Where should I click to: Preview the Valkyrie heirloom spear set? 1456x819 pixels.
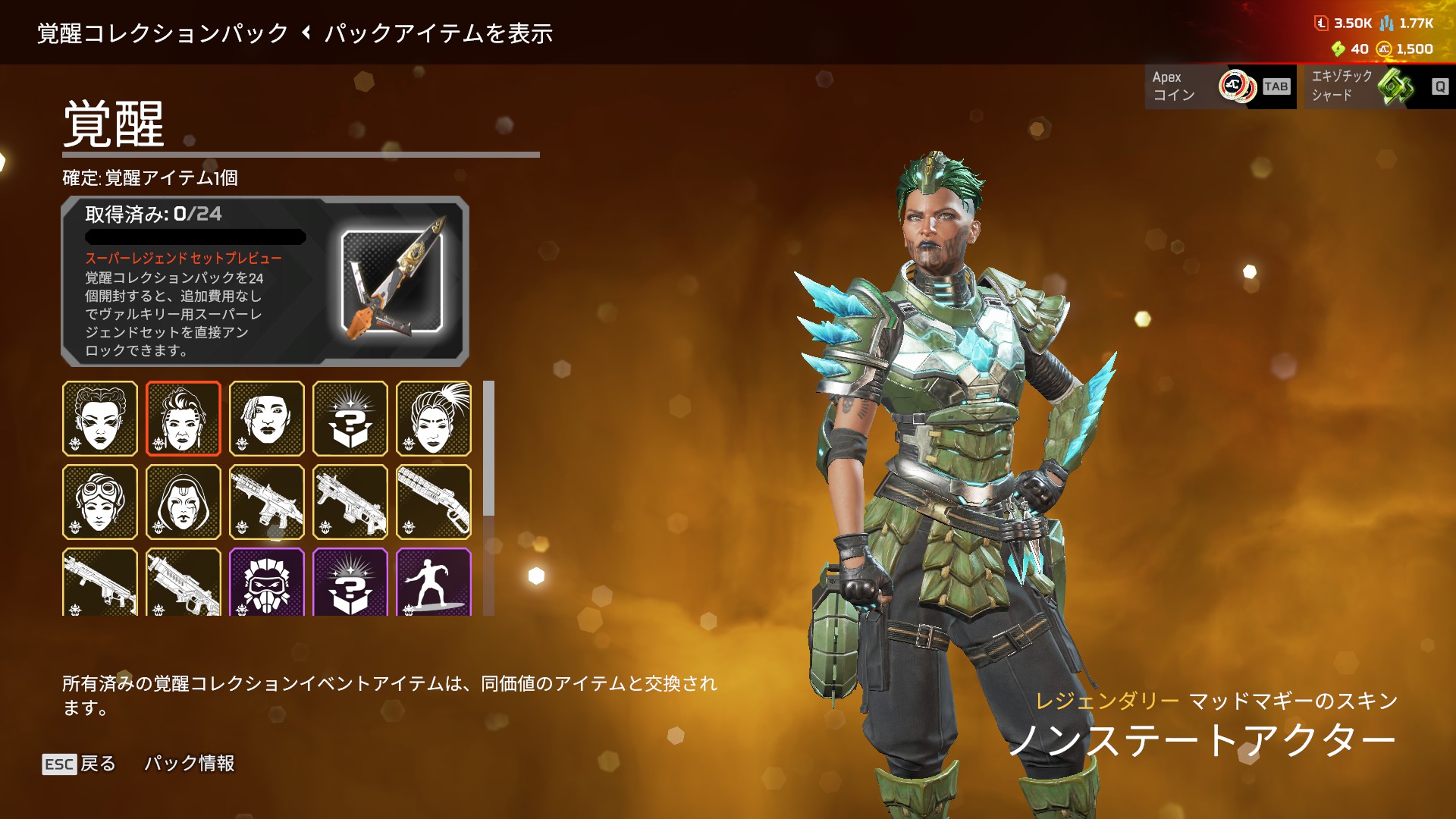tap(392, 282)
